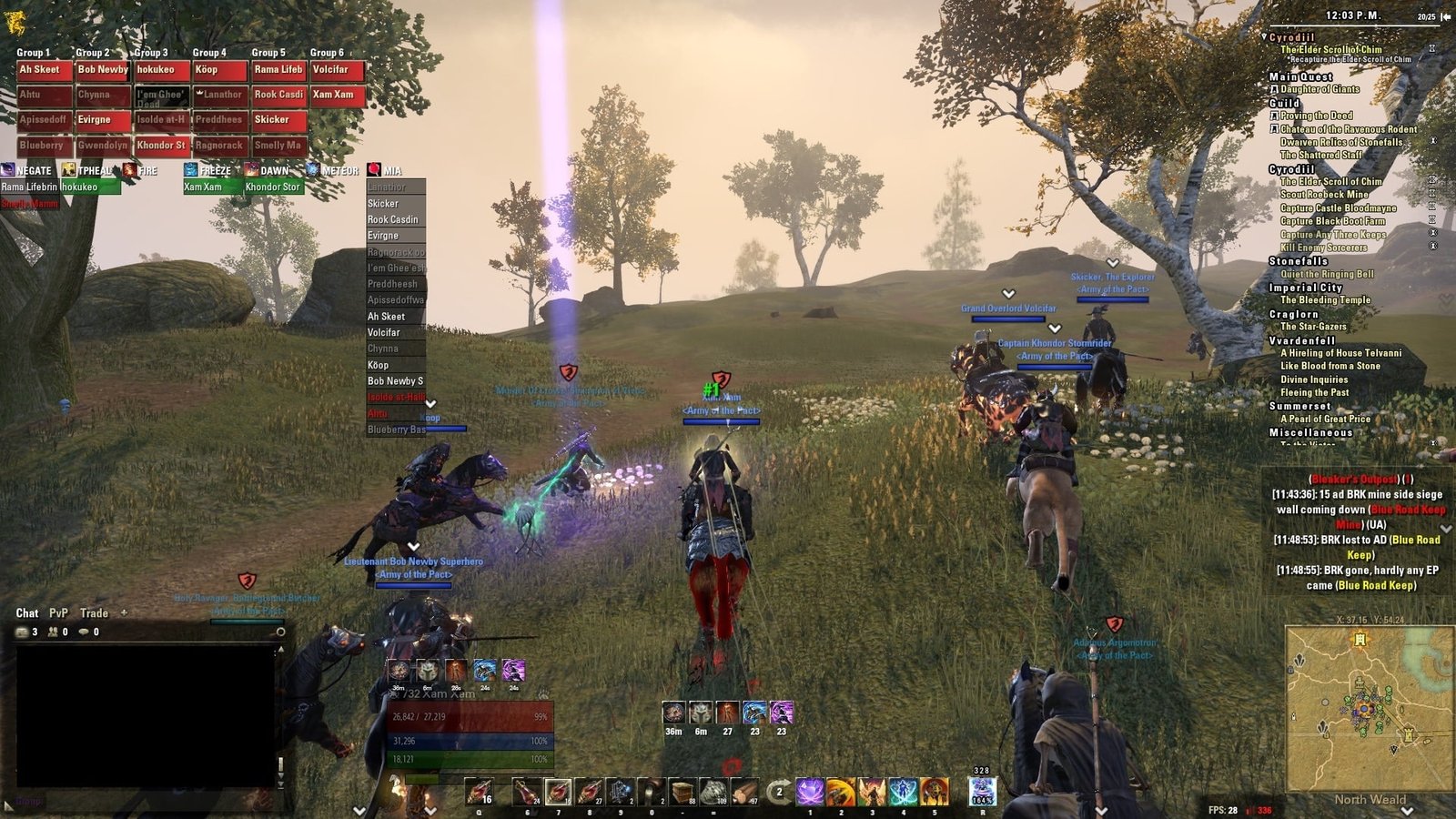Image resolution: width=1456 pixels, height=819 pixels.
Task: Click the METEOR ultimate tracker icon
Action: [x=313, y=170]
